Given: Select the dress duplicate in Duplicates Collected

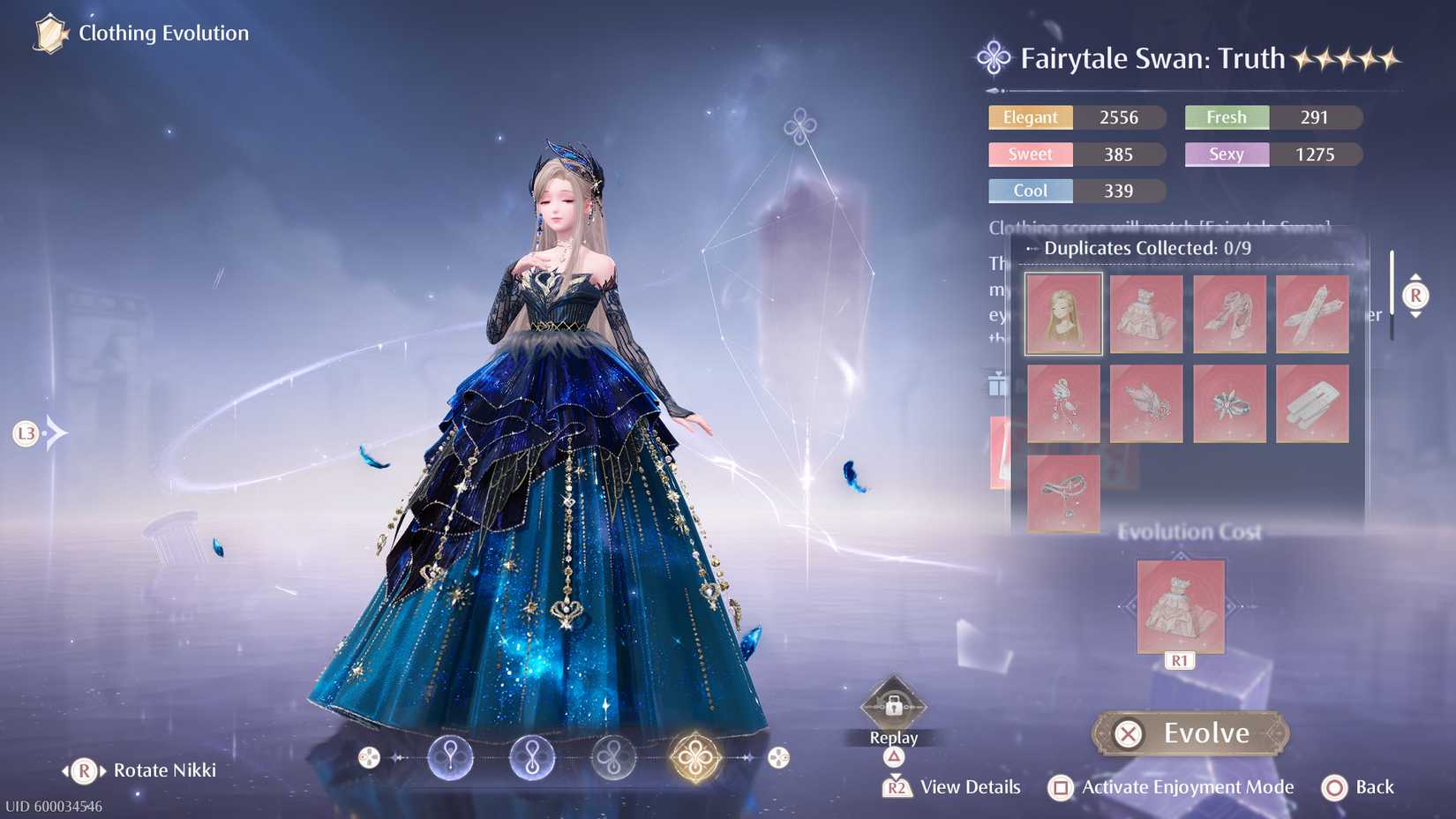Looking at the screenshot, I should click(1146, 313).
